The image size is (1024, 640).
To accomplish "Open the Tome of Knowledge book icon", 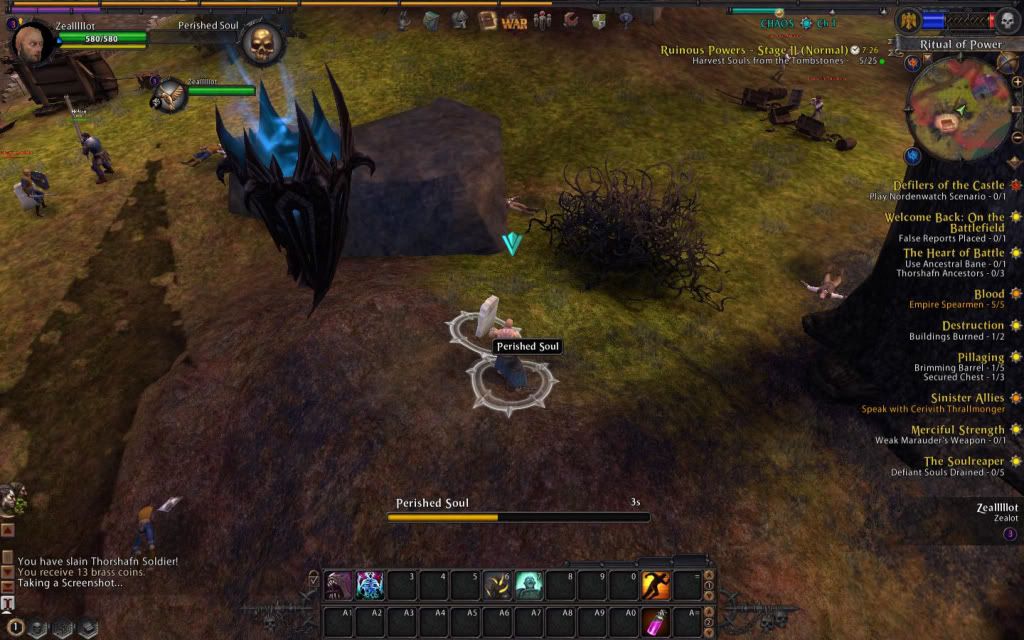I will [487, 20].
